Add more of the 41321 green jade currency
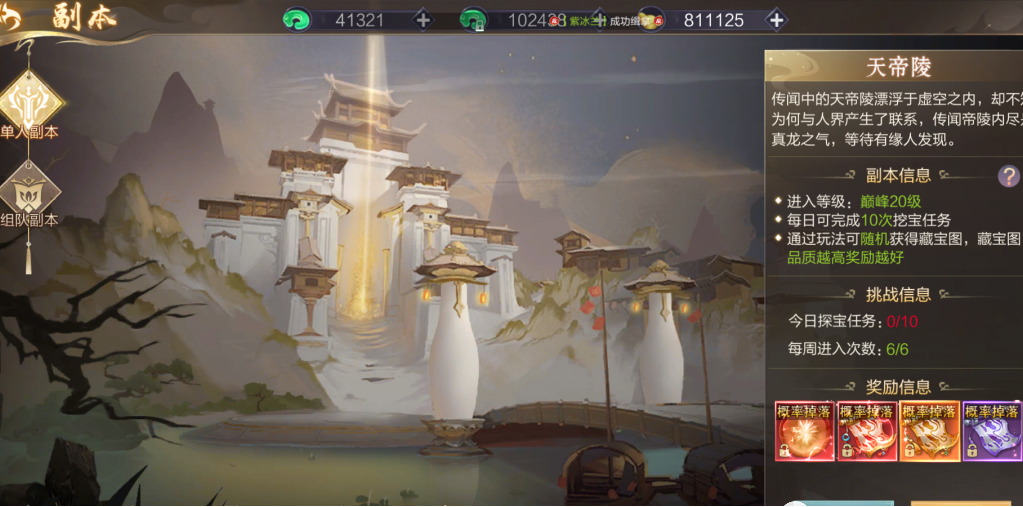Viewport: 1023px width, 507px height. [422, 20]
